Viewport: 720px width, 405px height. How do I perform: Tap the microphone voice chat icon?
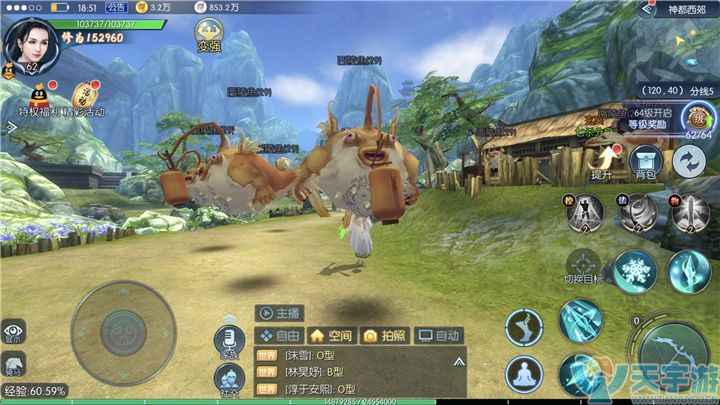coord(229,340)
